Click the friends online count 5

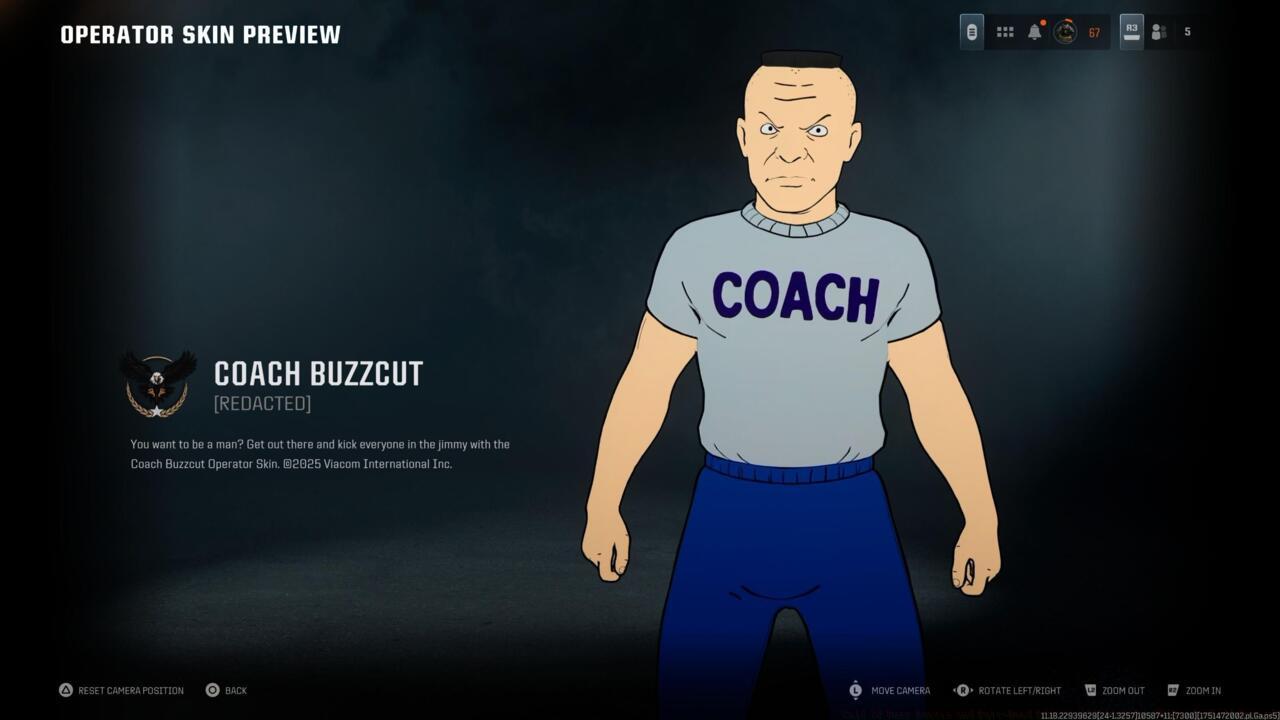point(1187,31)
